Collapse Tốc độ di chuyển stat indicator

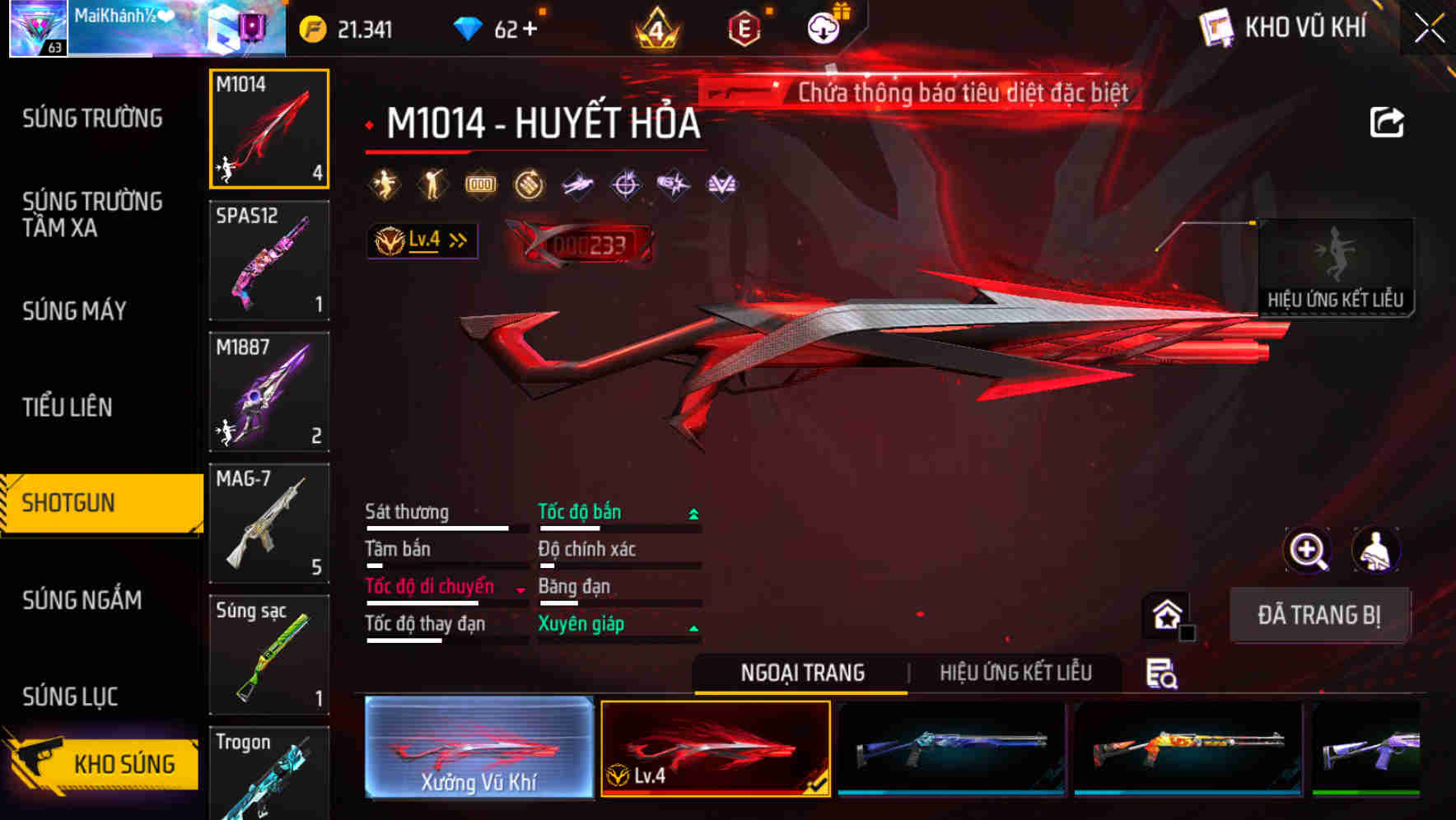pos(520,588)
